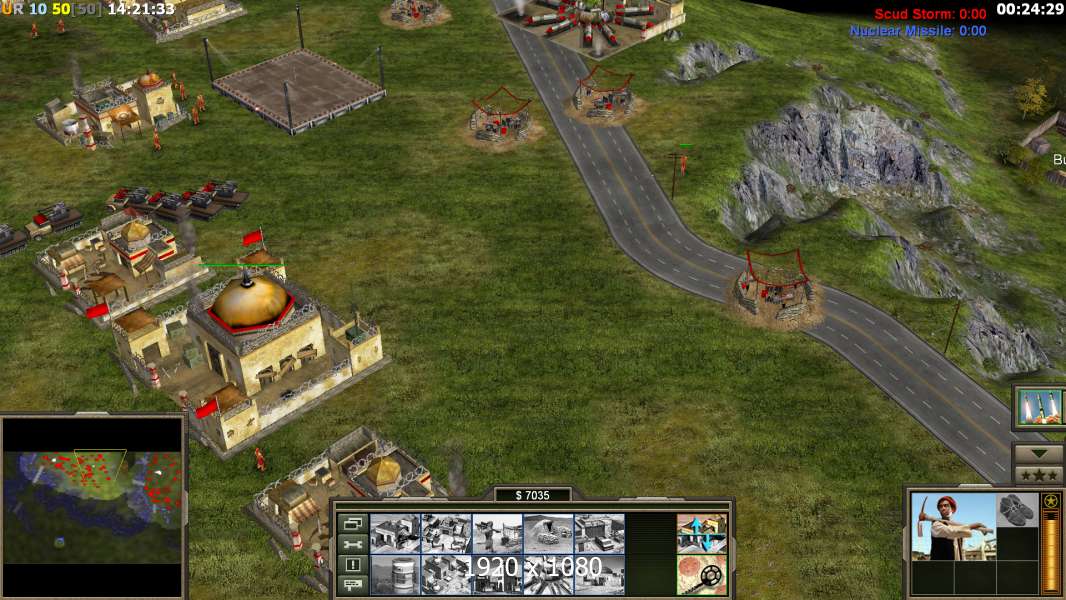
Task: Click the blue up-down arrows command icon
Action: point(702,533)
